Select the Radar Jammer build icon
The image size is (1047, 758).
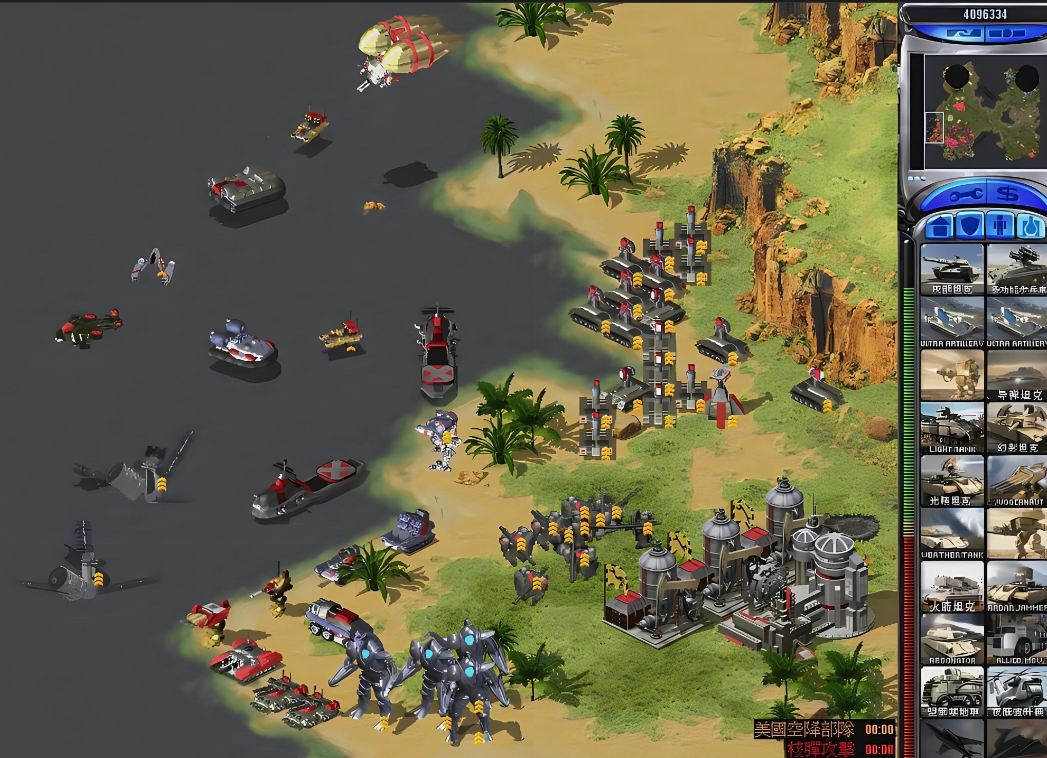1016,585
